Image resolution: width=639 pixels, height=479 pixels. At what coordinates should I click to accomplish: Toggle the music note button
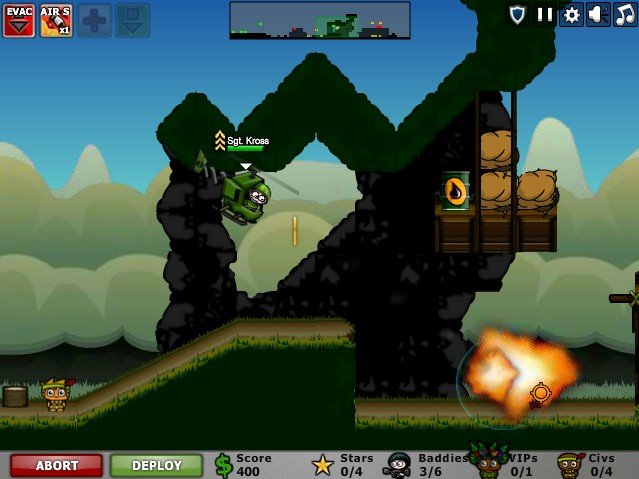click(x=625, y=15)
